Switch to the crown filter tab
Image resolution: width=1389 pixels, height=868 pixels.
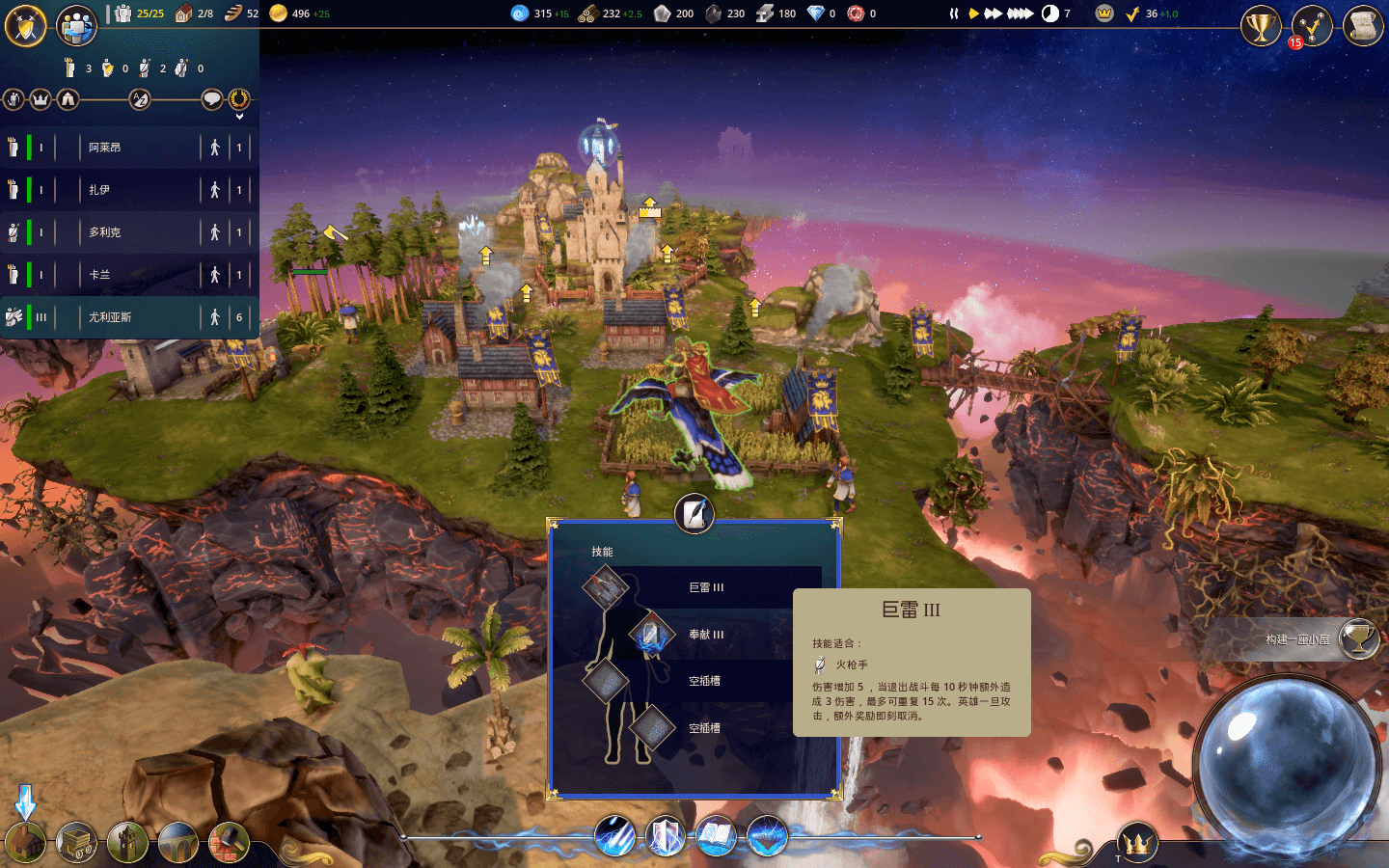[41, 99]
